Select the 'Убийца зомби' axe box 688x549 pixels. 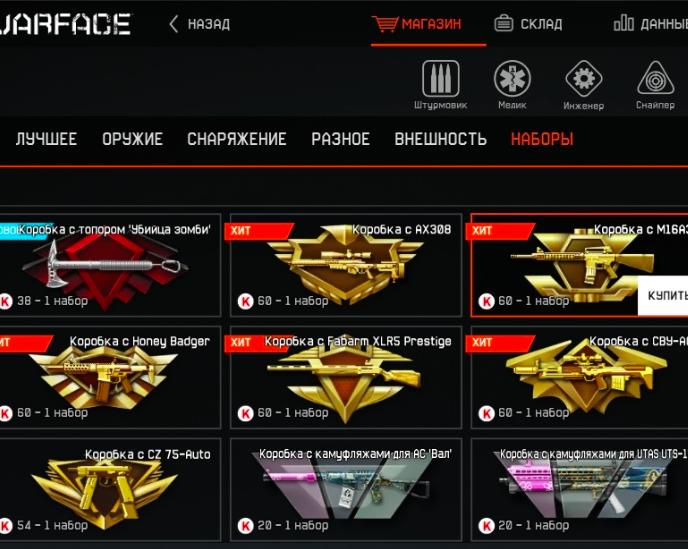(108, 265)
